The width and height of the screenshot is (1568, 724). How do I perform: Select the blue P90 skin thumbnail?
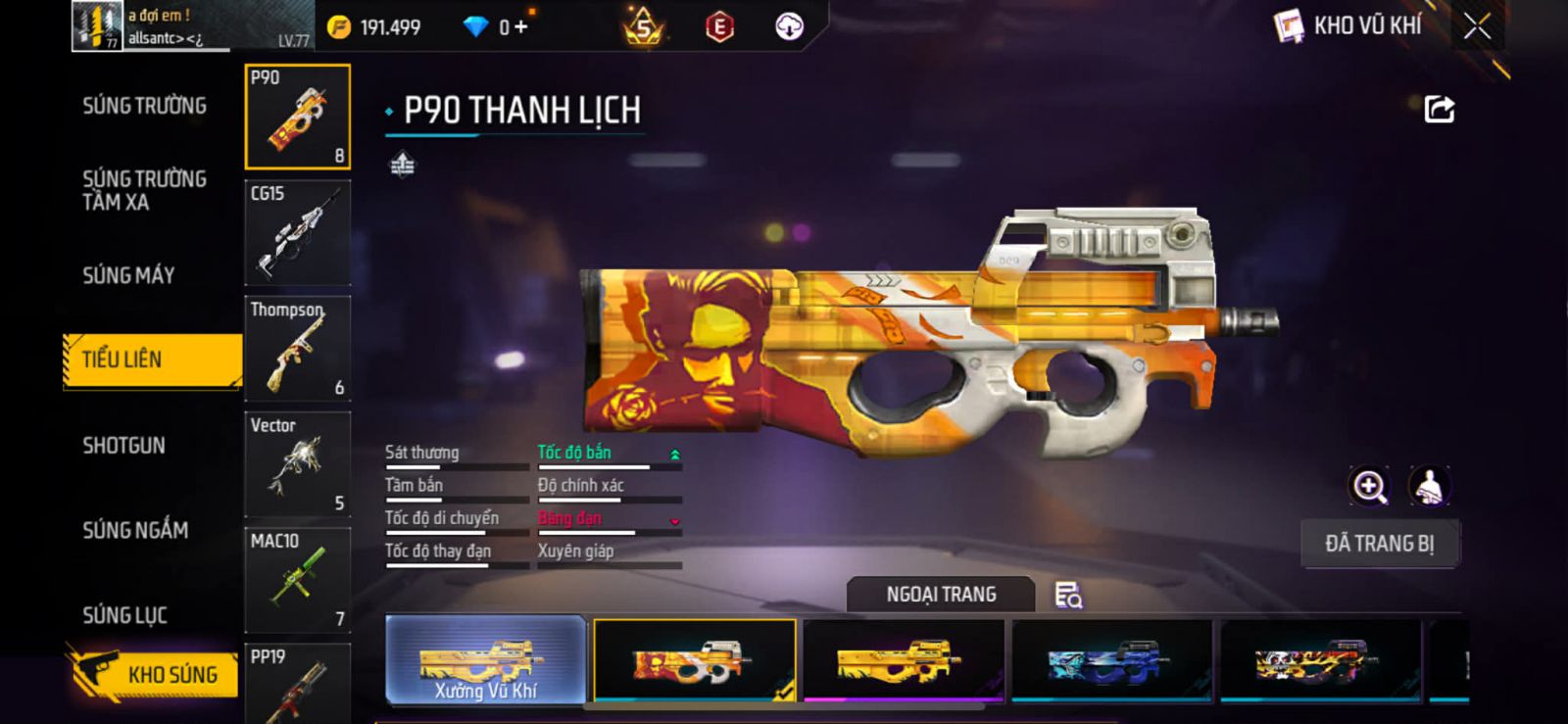[1111, 659]
